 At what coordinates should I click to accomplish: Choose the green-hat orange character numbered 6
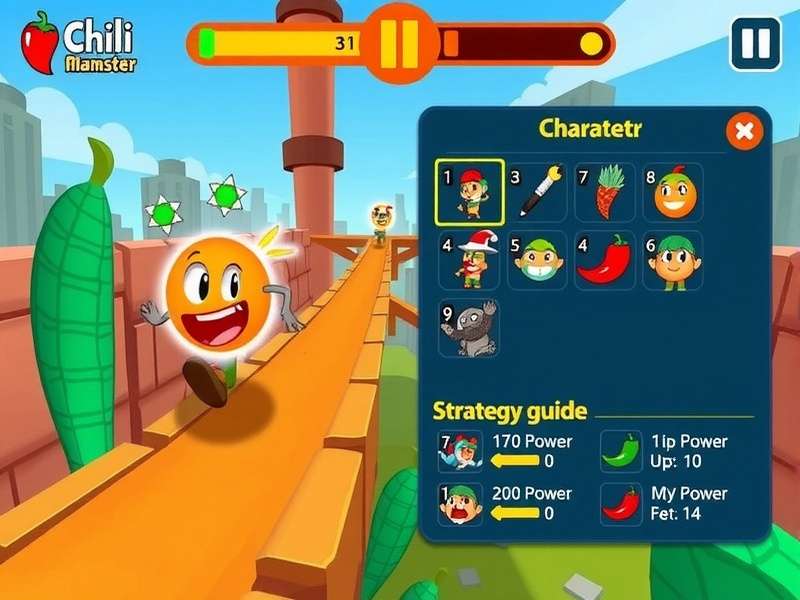(x=673, y=260)
